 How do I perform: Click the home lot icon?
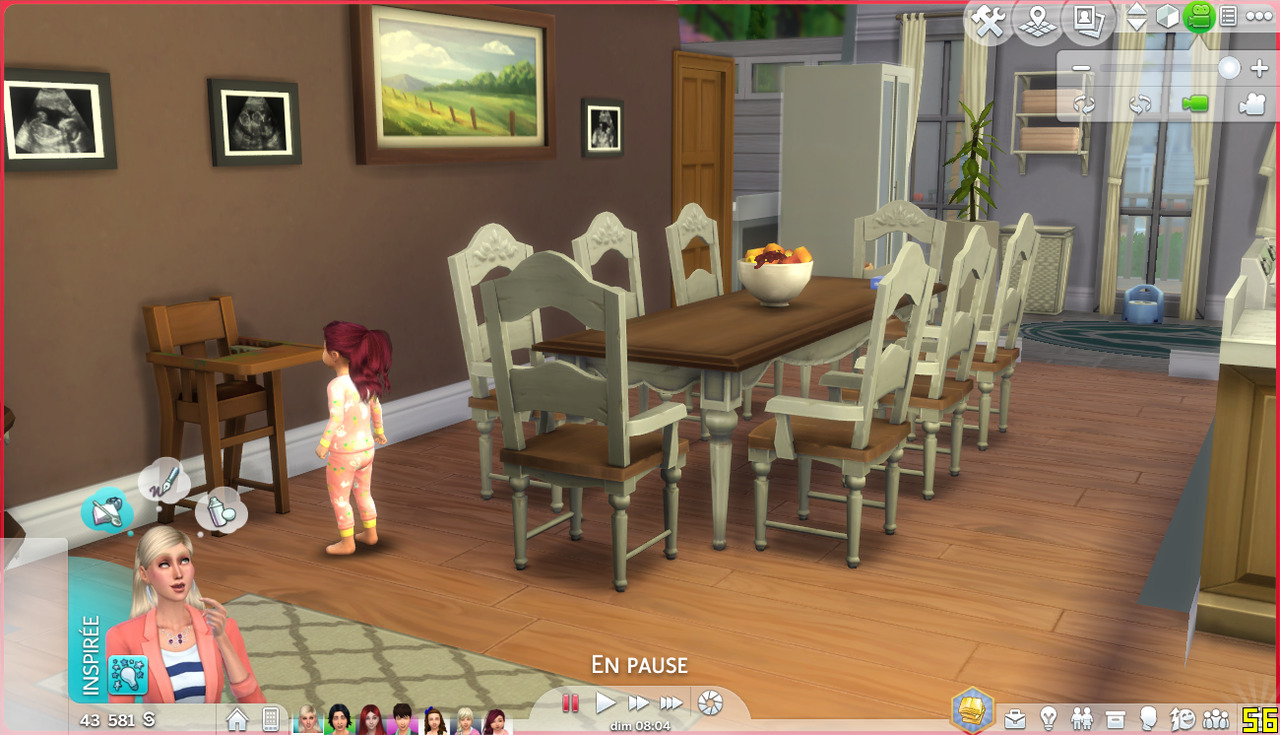point(237,719)
